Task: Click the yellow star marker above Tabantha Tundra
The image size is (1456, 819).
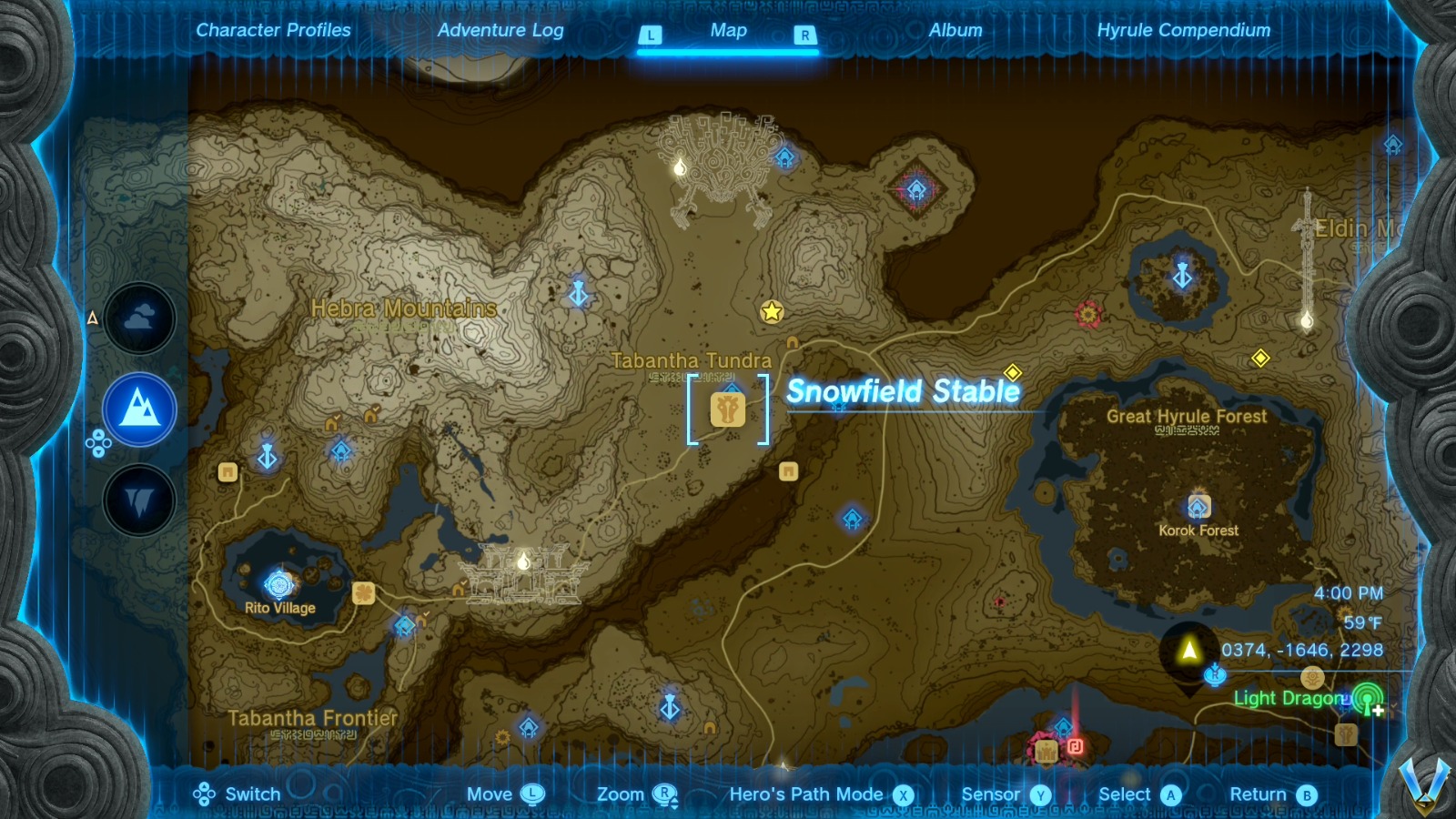Action: (x=772, y=310)
